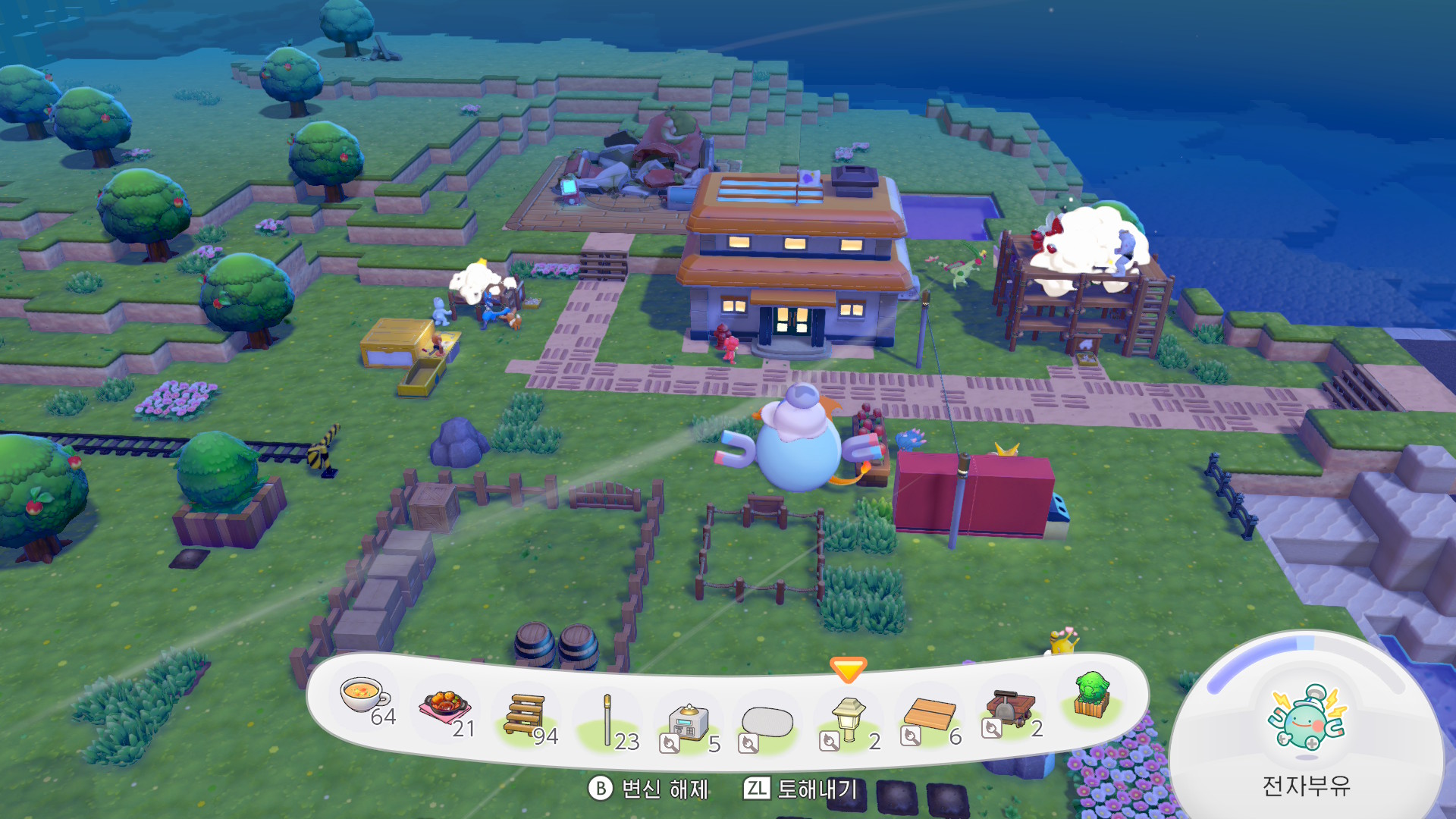This screenshot has height=819, width=1456.
Task: Choose the green topiary planter slot
Action: click(1092, 696)
